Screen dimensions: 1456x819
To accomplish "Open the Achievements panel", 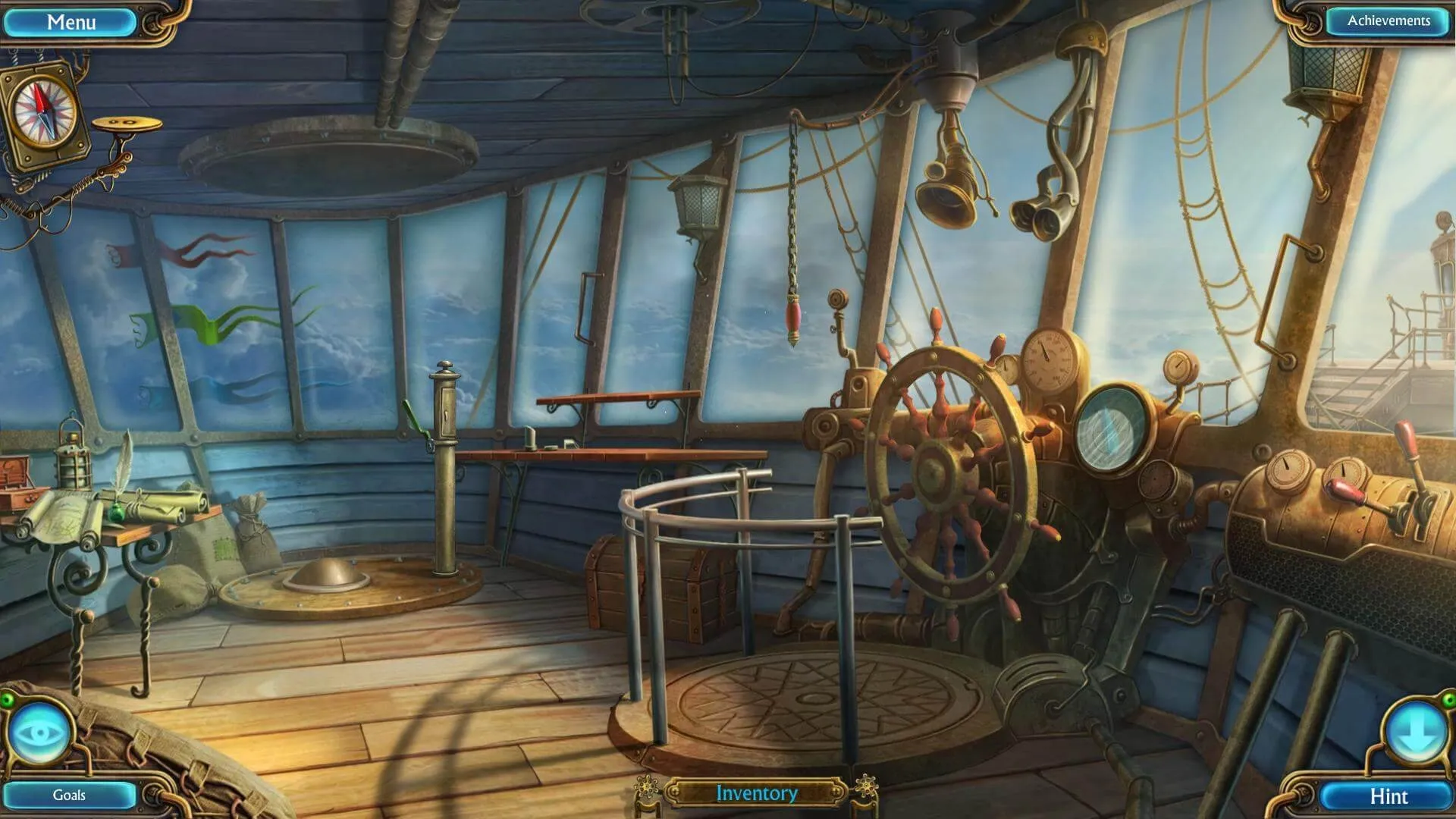I will [x=1388, y=21].
